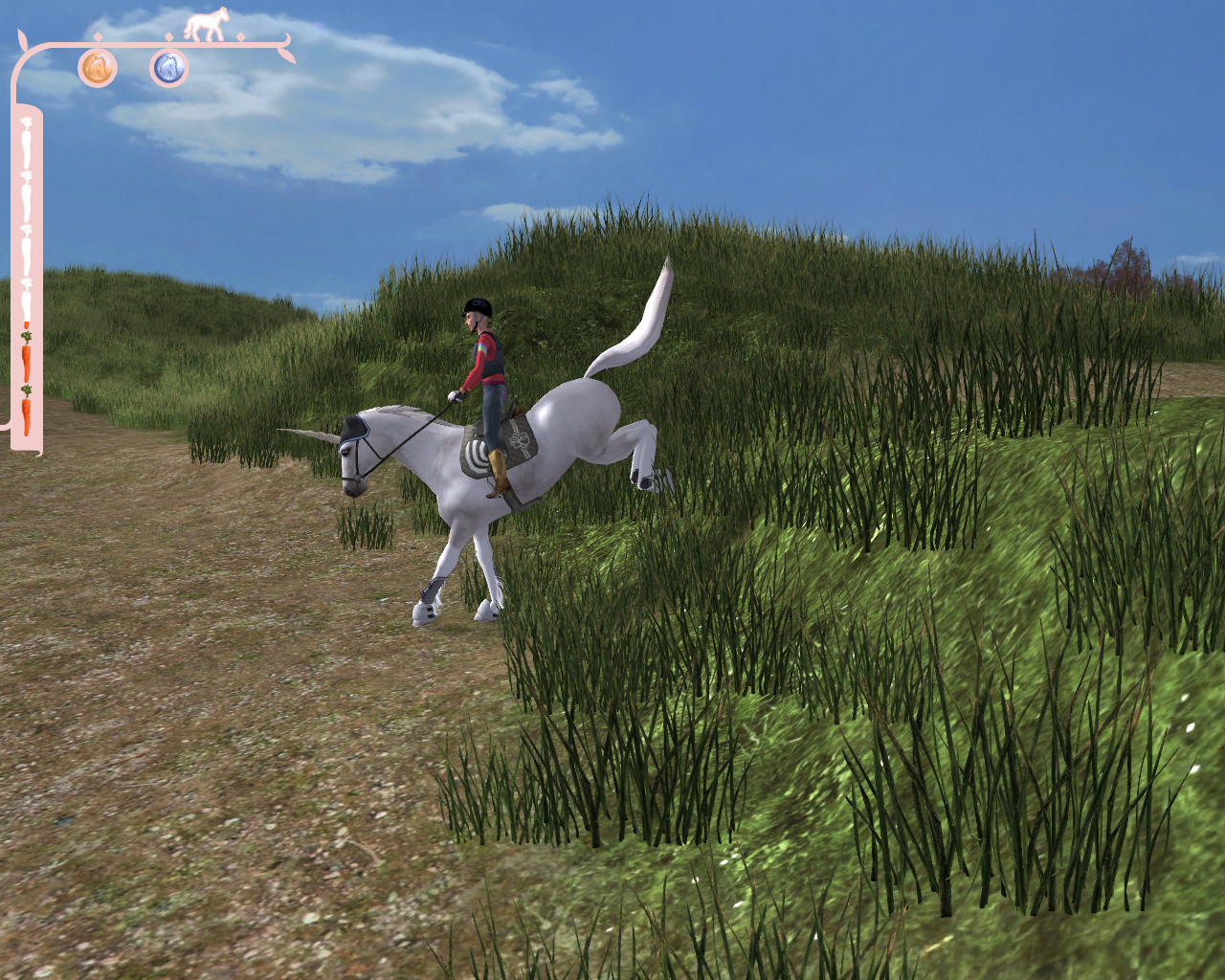Click the rightmost diamond marker on the track
Image resolution: width=1225 pixels, height=980 pixels.
[x=240, y=36]
